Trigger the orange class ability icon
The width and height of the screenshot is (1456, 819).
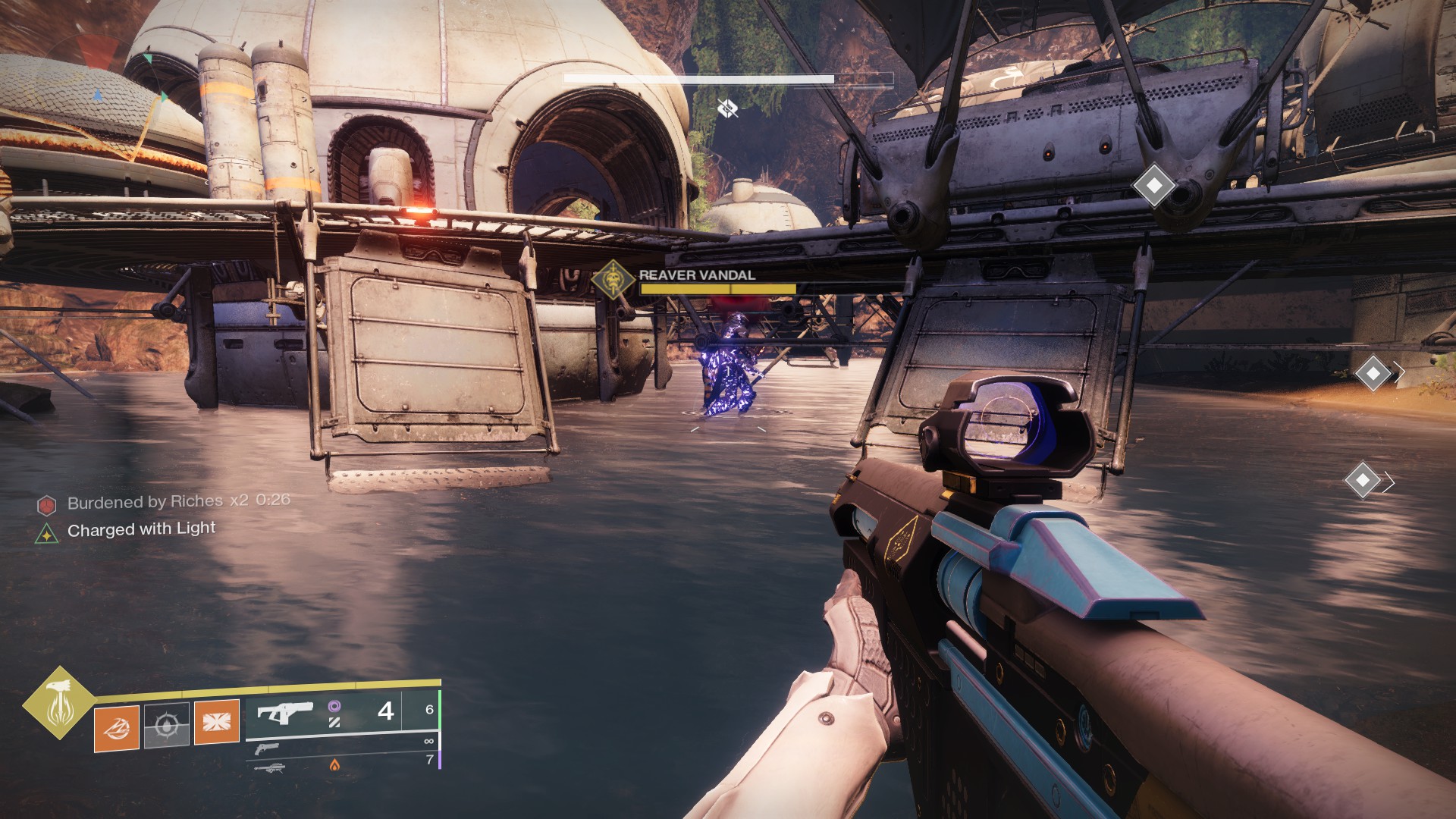click(217, 721)
